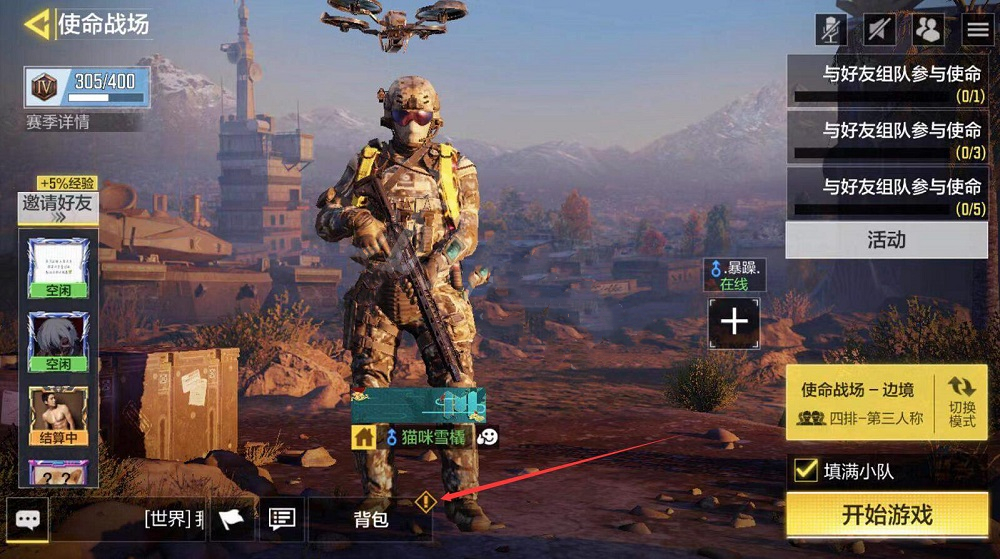The width and height of the screenshot is (1000, 559).
Task: Start the match with 开始游戏
Action: (x=887, y=515)
